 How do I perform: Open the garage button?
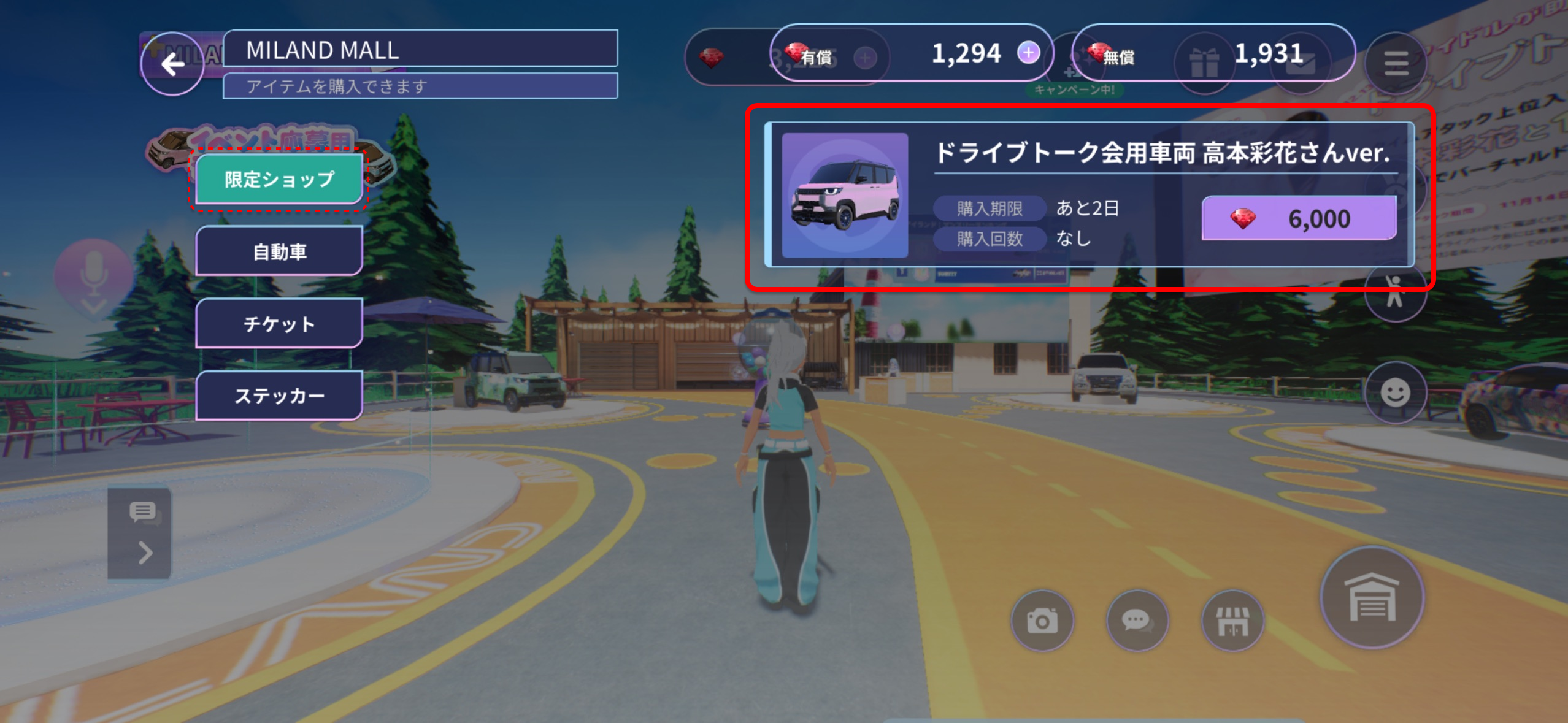tap(1372, 598)
